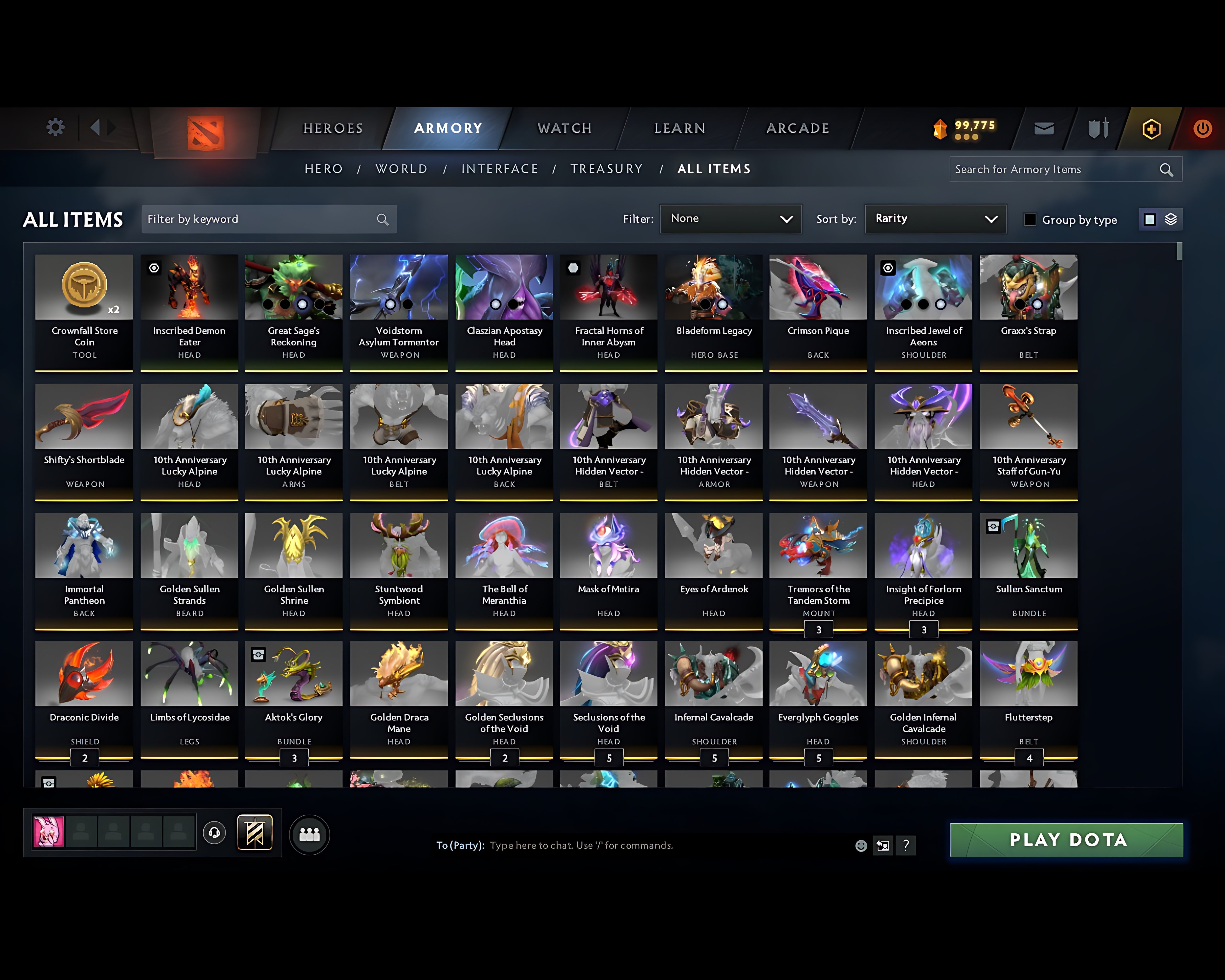Enable the Group by type checkbox

pyautogui.click(x=1030, y=219)
